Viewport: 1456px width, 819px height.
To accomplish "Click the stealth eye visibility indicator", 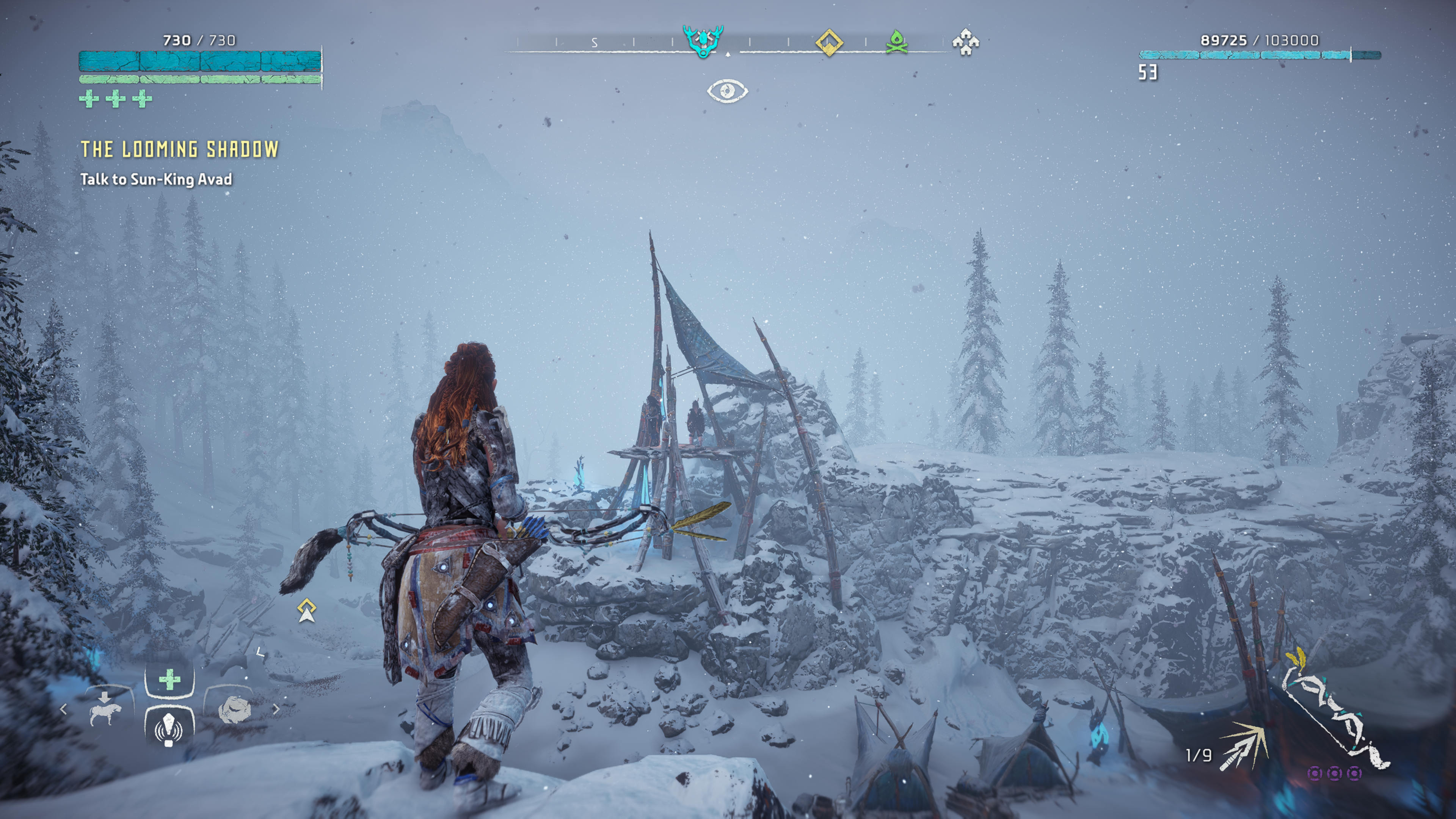I will 728,91.
